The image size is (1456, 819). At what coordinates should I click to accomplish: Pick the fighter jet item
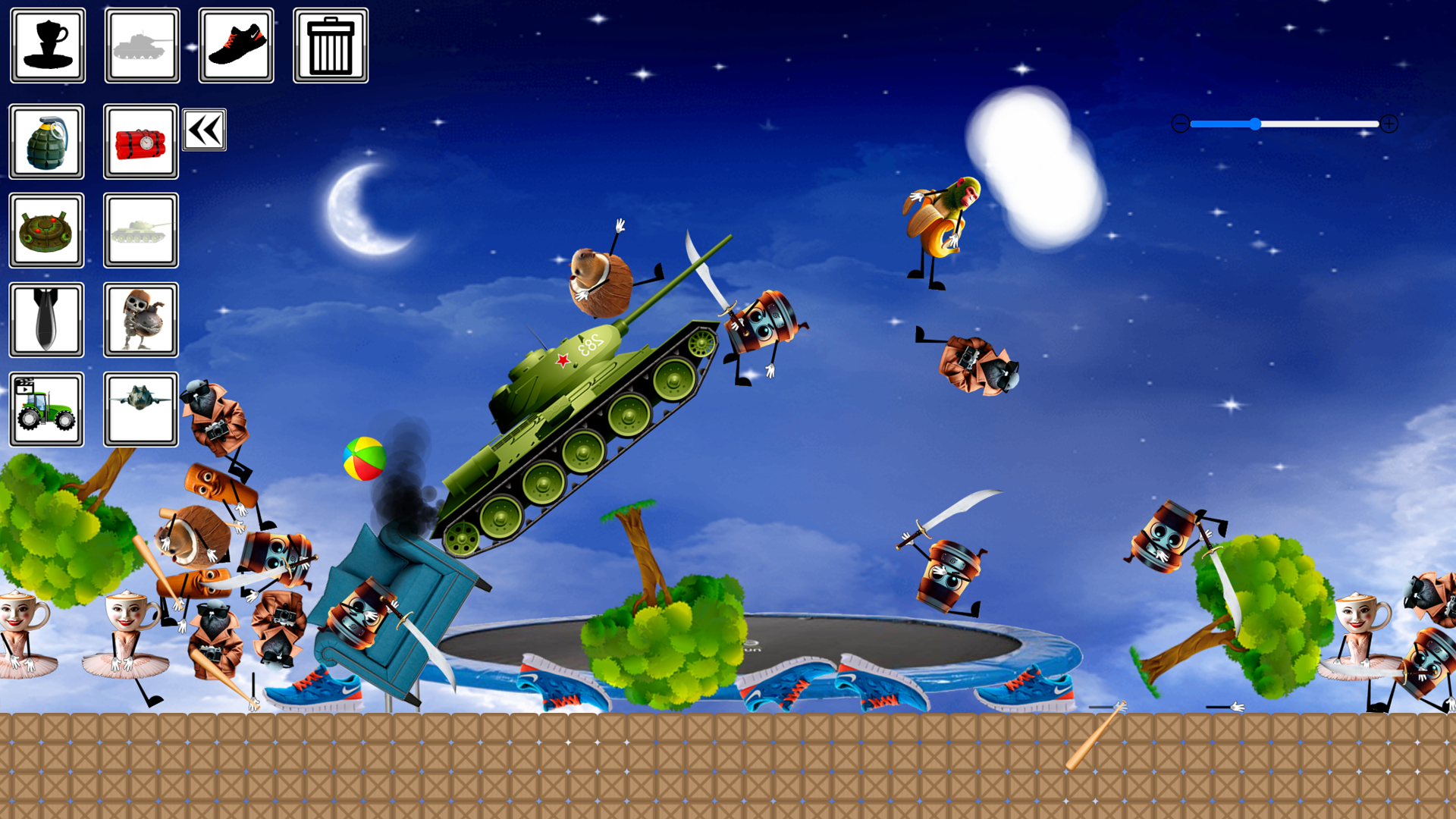tap(141, 408)
